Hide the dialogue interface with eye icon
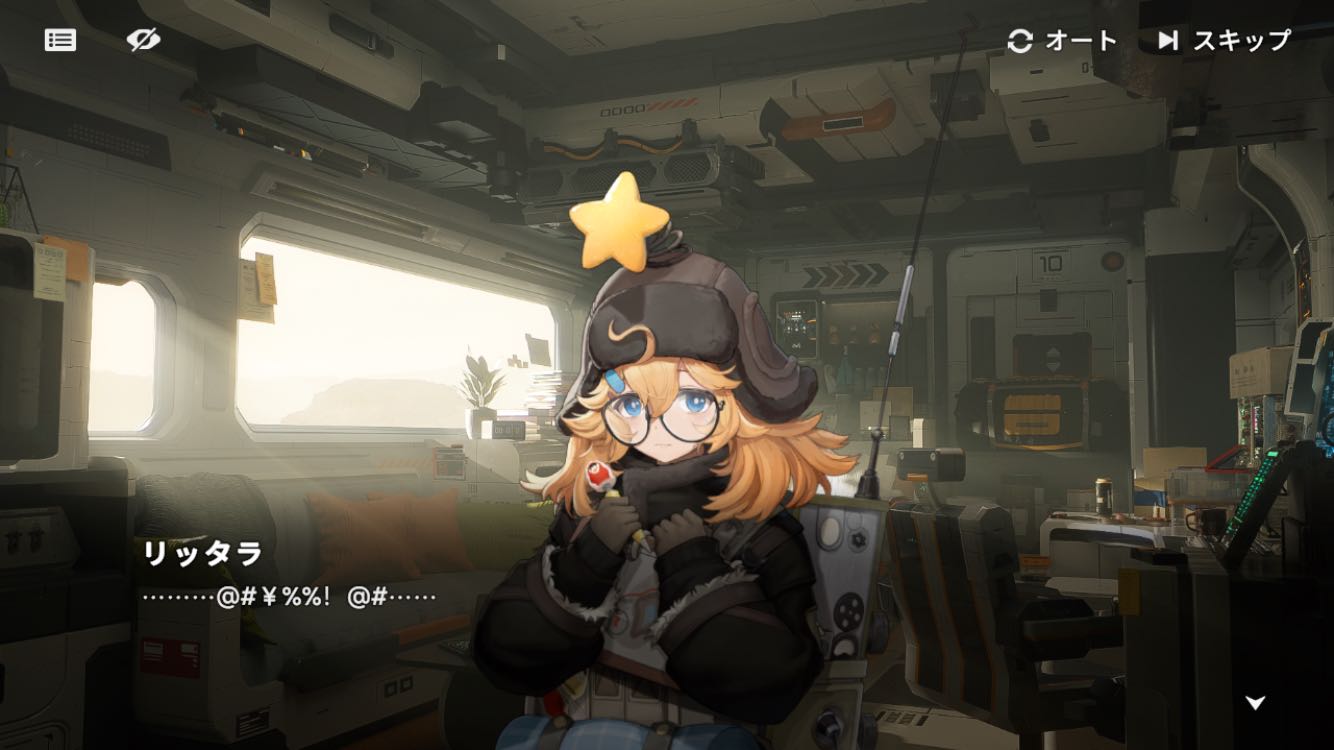 point(144,40)
